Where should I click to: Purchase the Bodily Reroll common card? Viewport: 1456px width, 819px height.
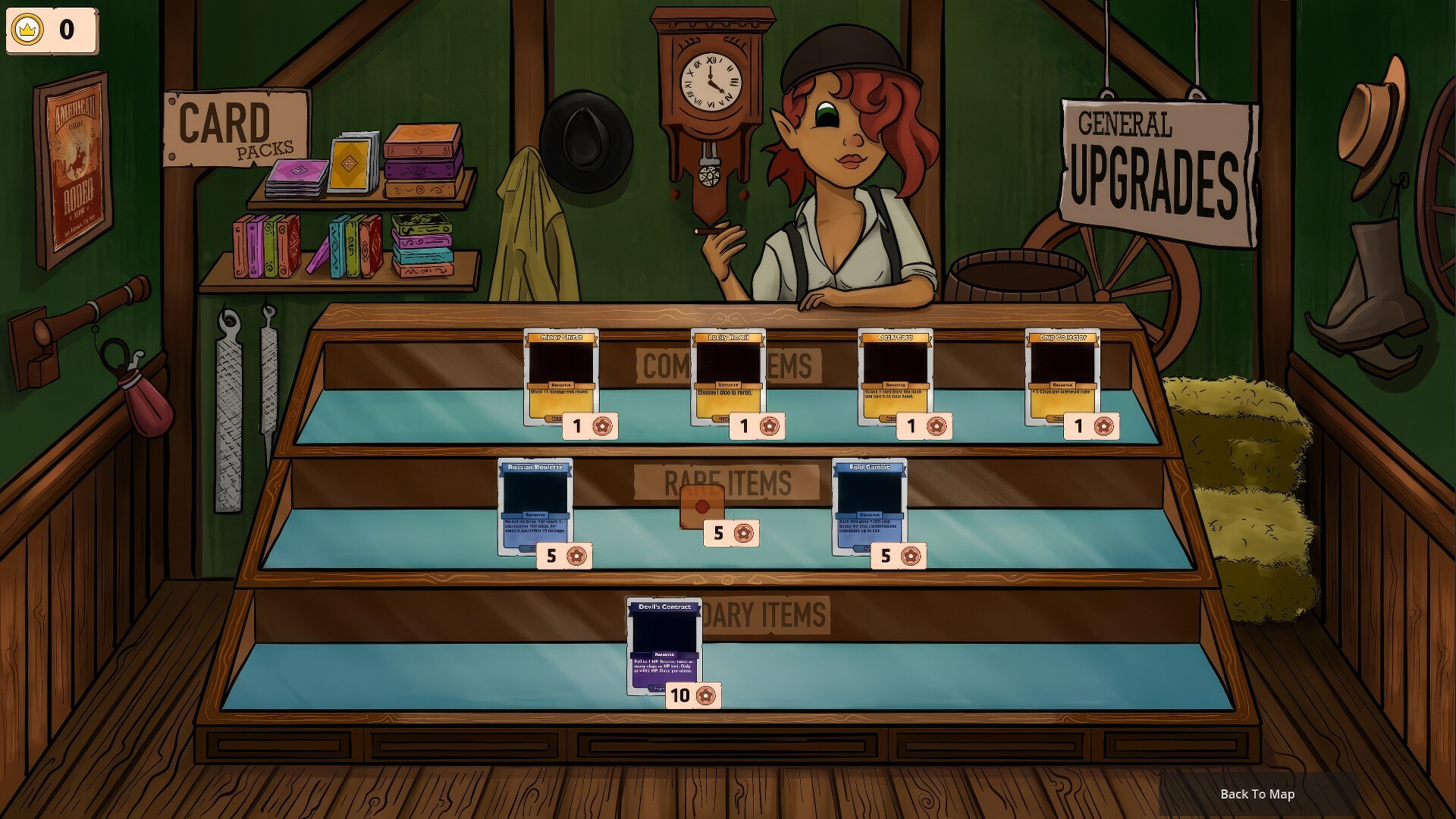pyautogui.click(x=728, y=375)
